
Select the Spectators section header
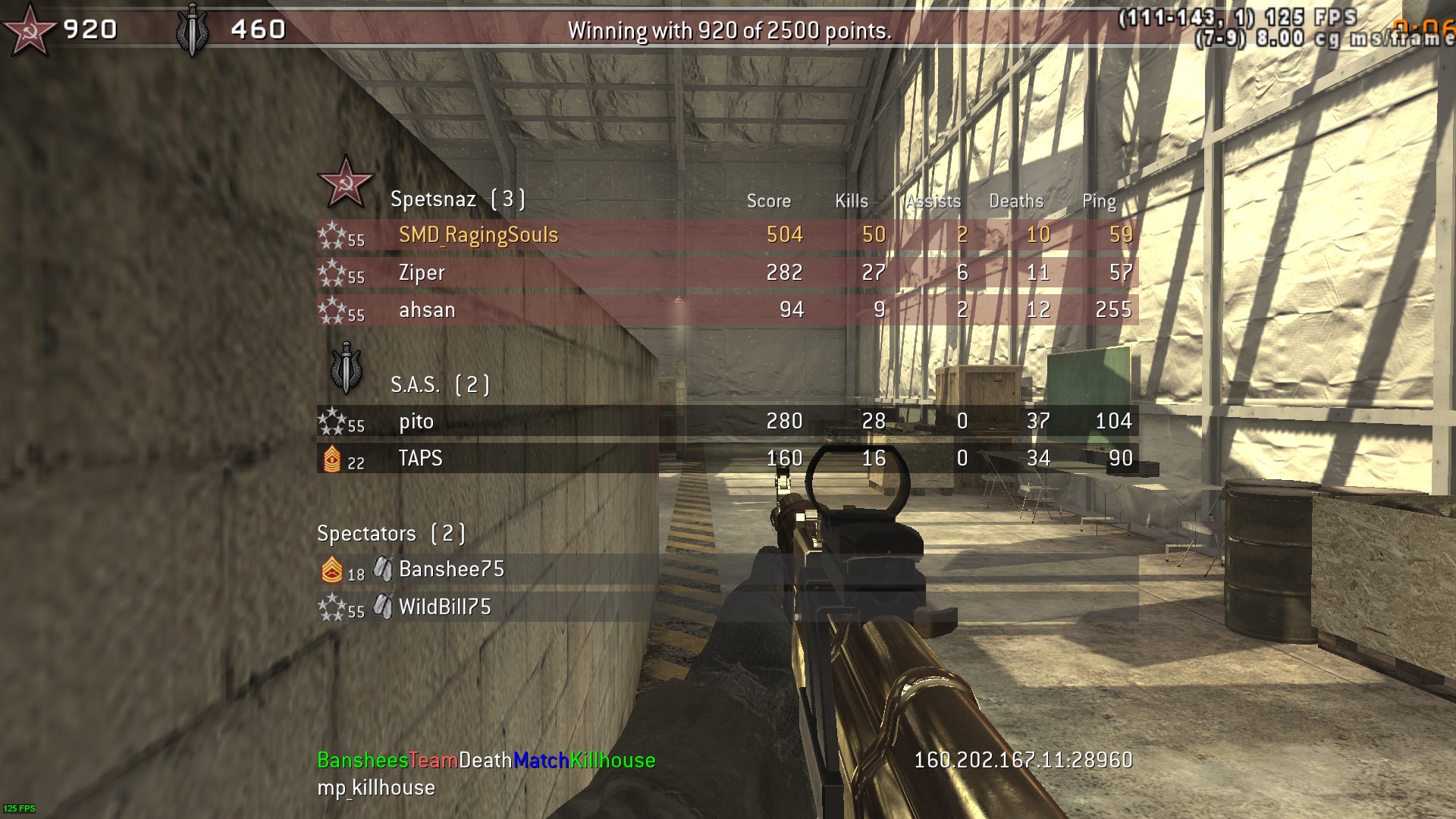click(391, 534)
